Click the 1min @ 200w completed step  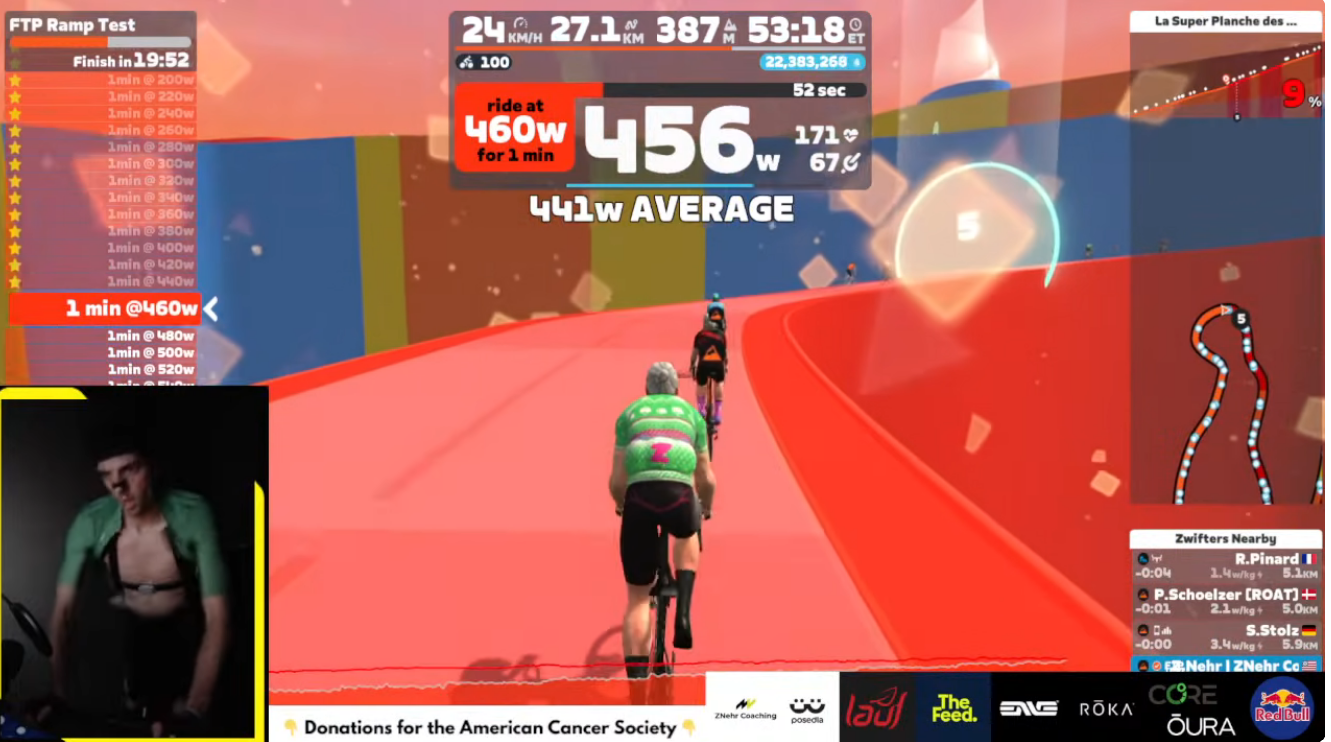click(x=150, y=80)
